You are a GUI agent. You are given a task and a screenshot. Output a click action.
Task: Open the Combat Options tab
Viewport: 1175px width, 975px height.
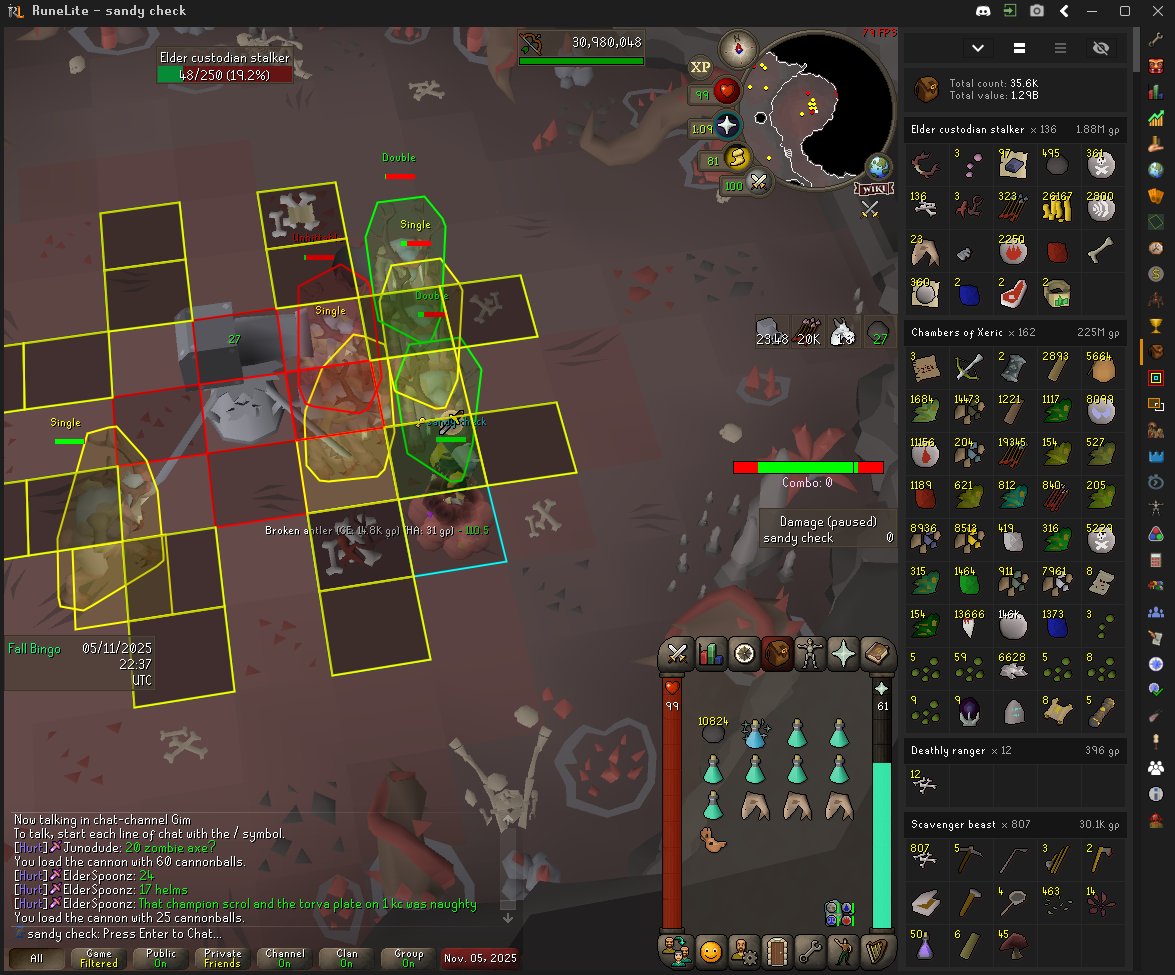(x=678, y=654)
